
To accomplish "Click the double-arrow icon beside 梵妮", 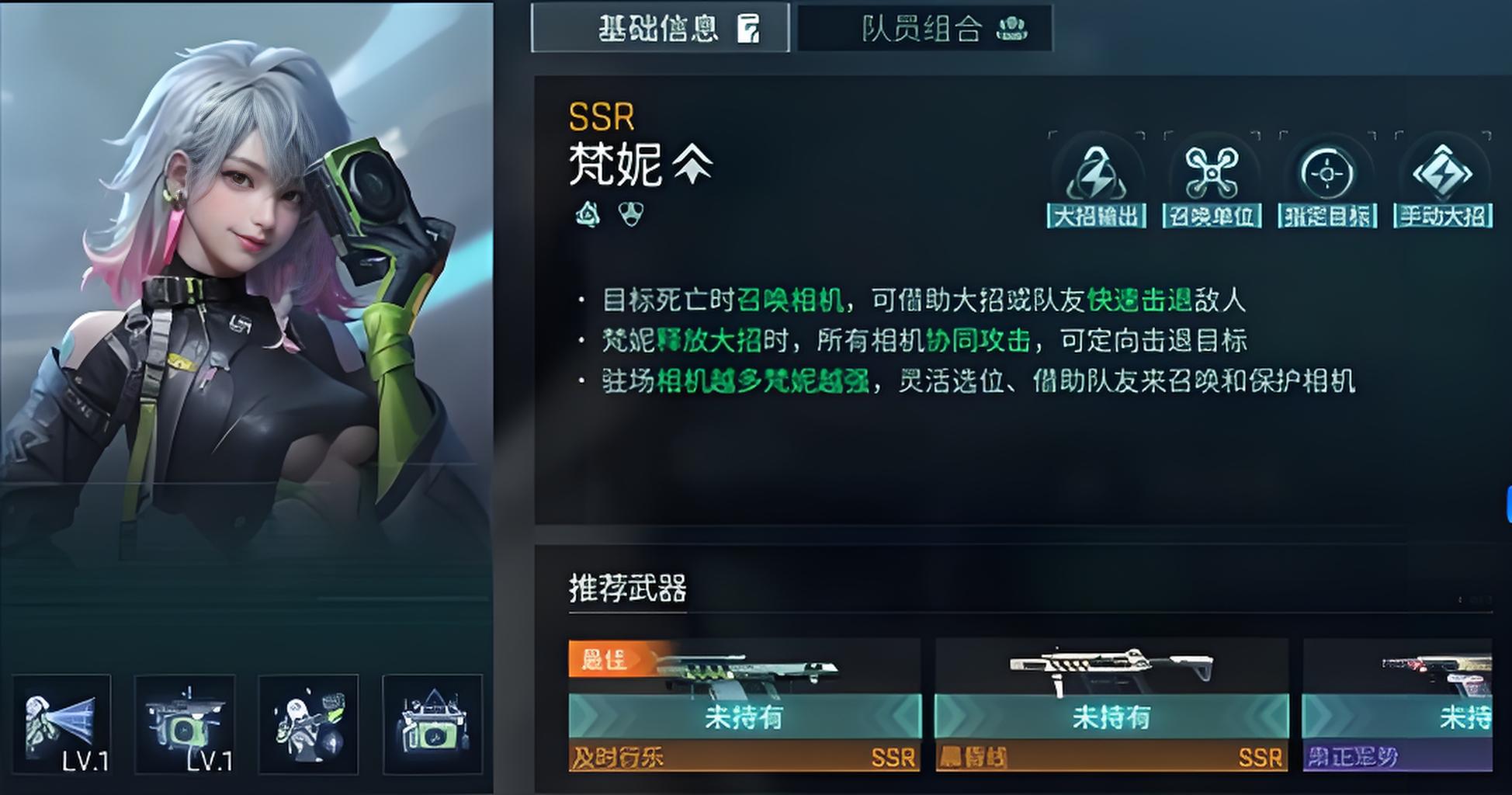I will click(692, 165).
